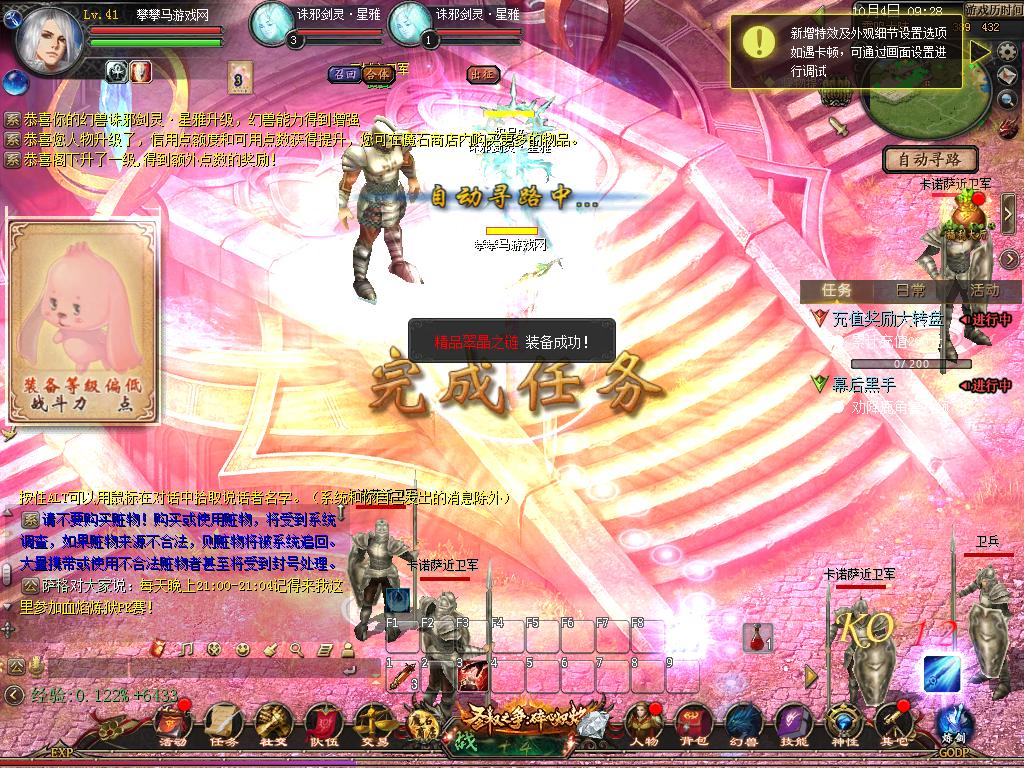Open the 技能 skills panel
Image resolution: width=1024 pixels, height=768 pixels.
793,724
